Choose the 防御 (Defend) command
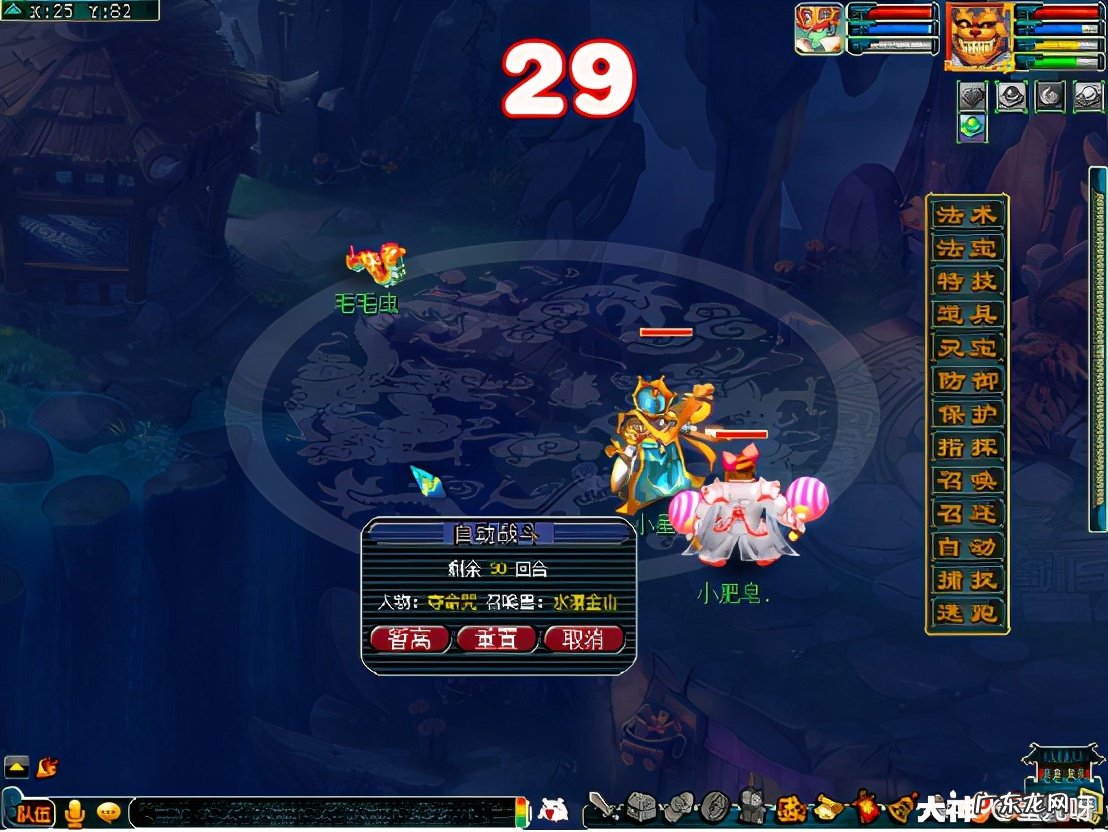Viewport: 1108px width, 832px height. point(965,381)
